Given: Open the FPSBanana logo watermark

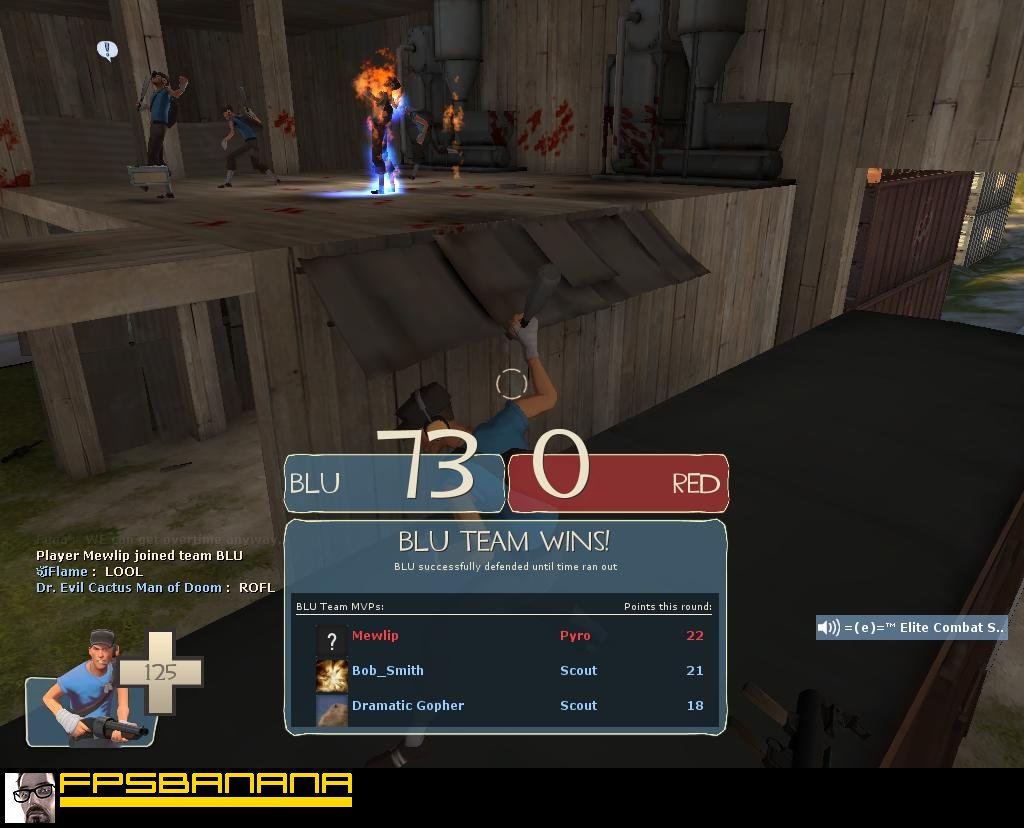Looking at the screenshot, I should pyautogui.click(x=180, y=795).
